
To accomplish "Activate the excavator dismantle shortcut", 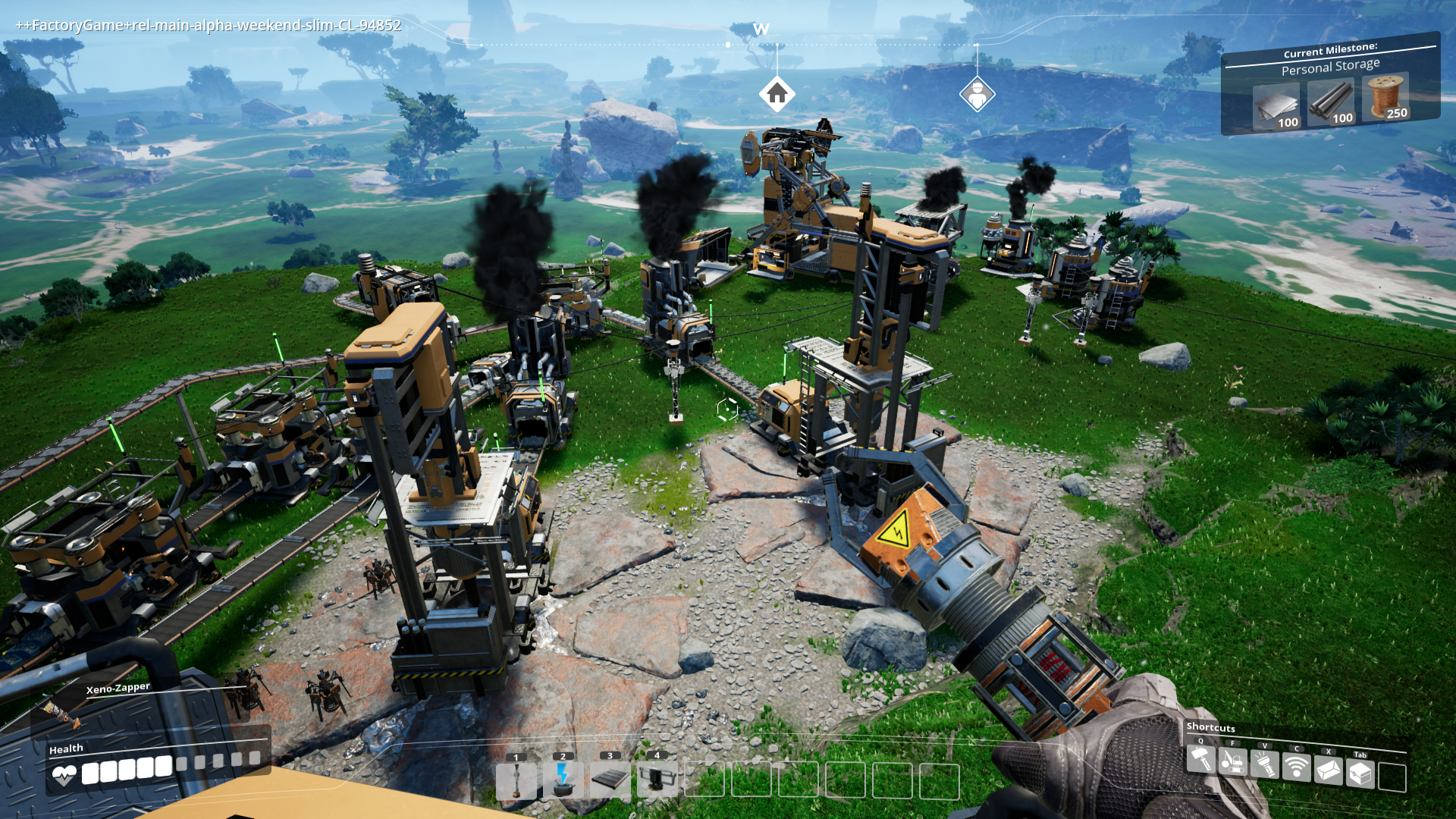I will coord(1233,761).
